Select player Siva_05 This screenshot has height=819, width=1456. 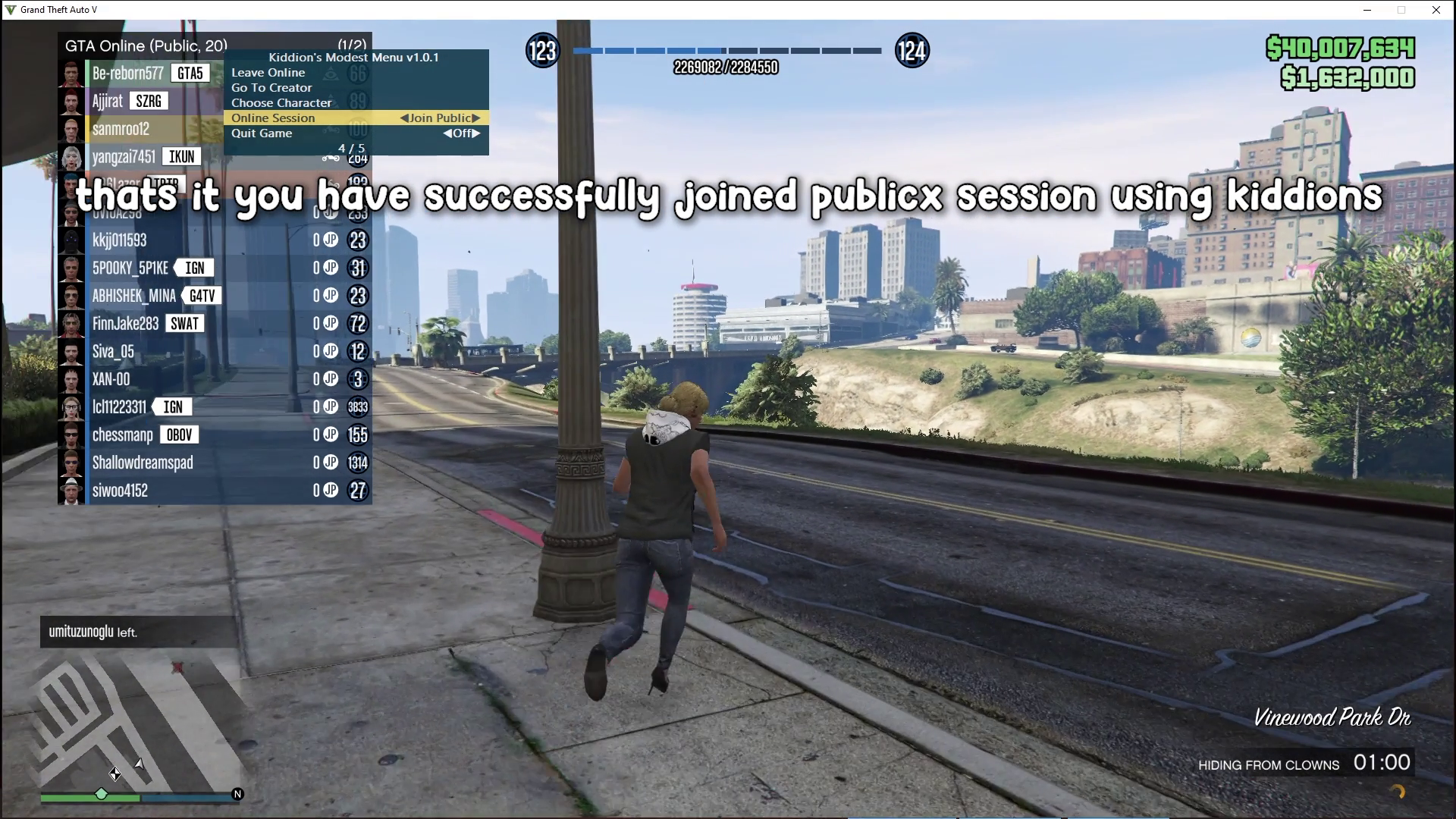[113, 352]
